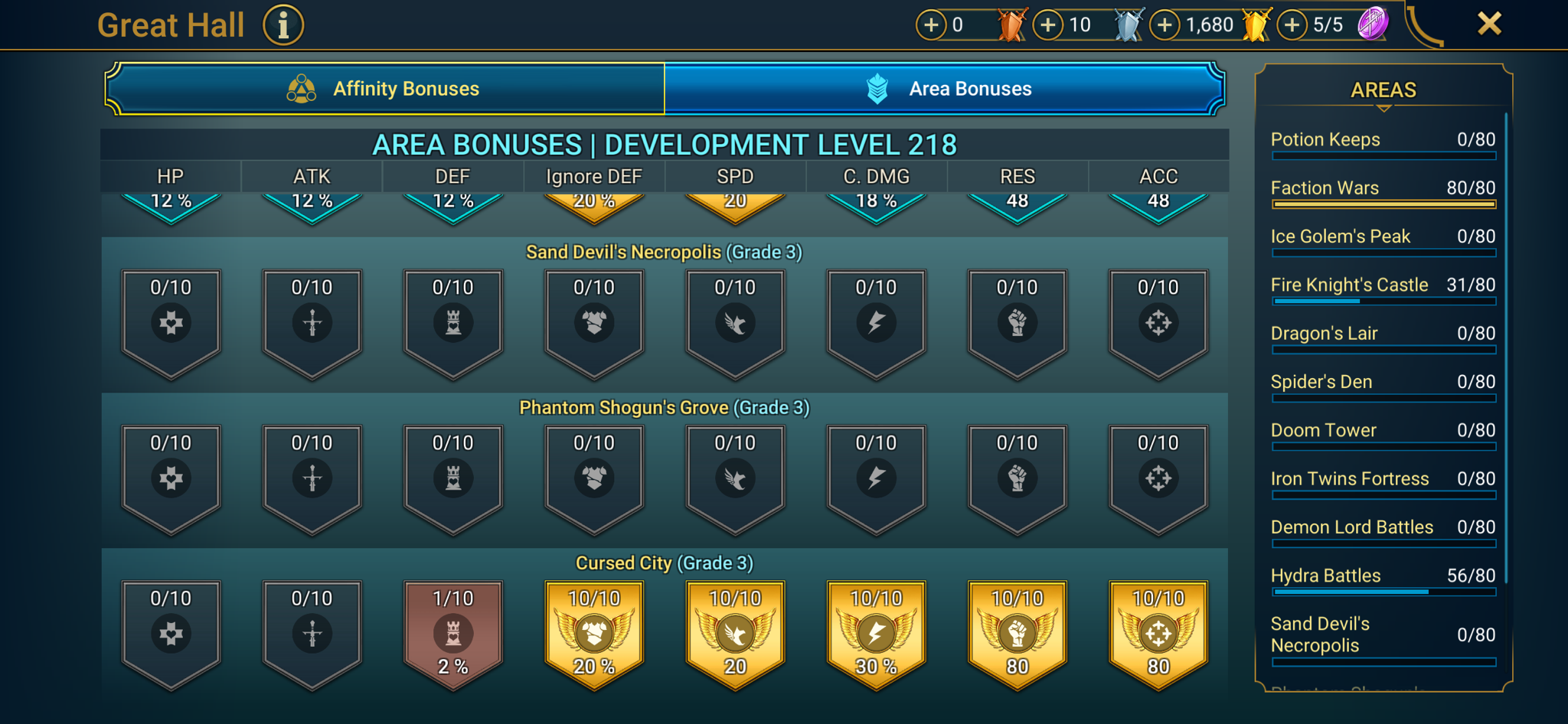
Task: Click the gold 20 SPD badge for Cursed City
Action: click(734, 631)
